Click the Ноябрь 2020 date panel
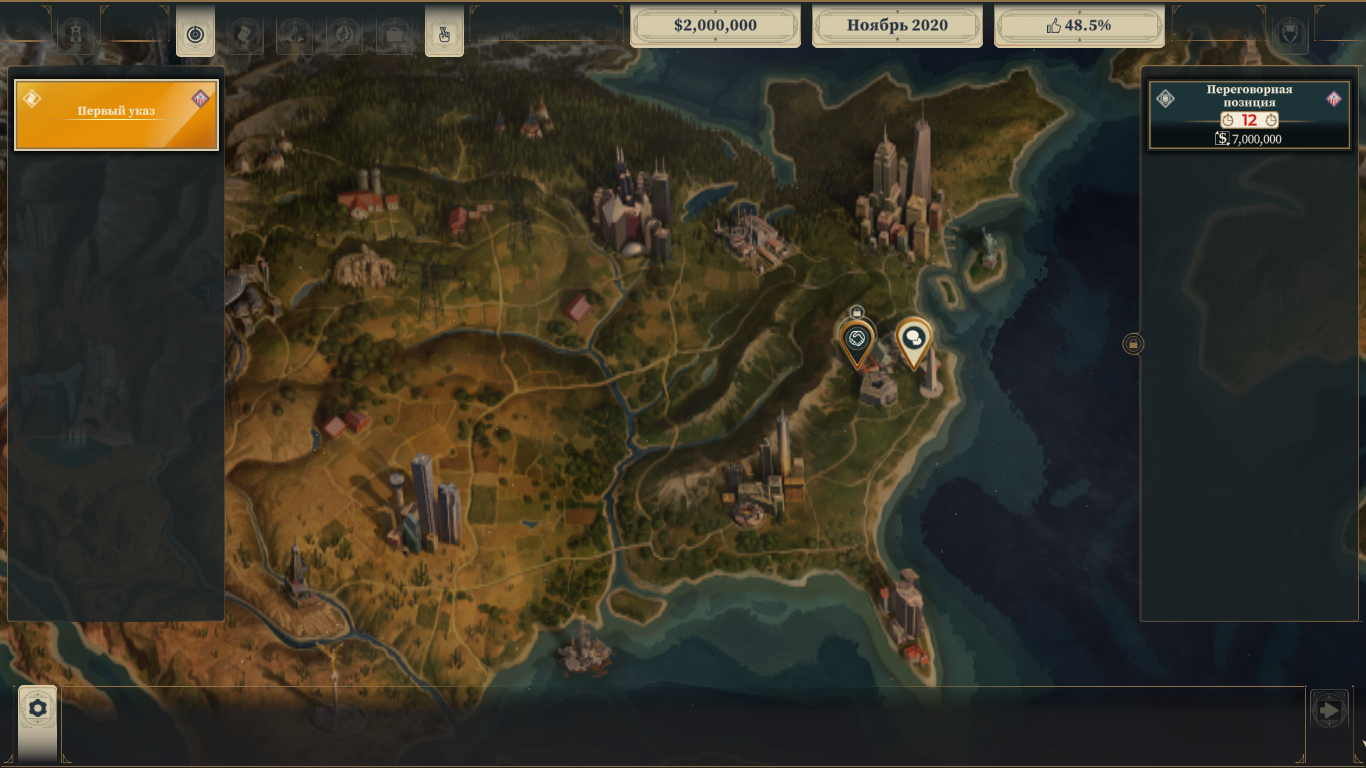The height and width of the screenshot is (768, 1366). [897, 26]
